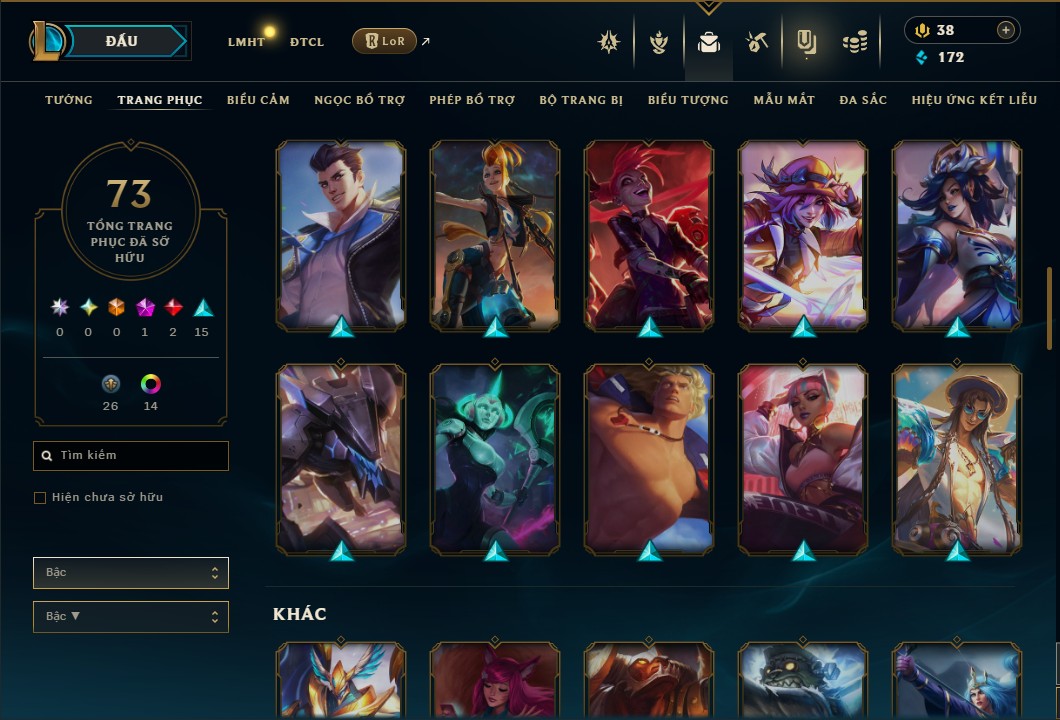Click the ĐẤU play button
1060x720 pixels.
tap(122, 41)
